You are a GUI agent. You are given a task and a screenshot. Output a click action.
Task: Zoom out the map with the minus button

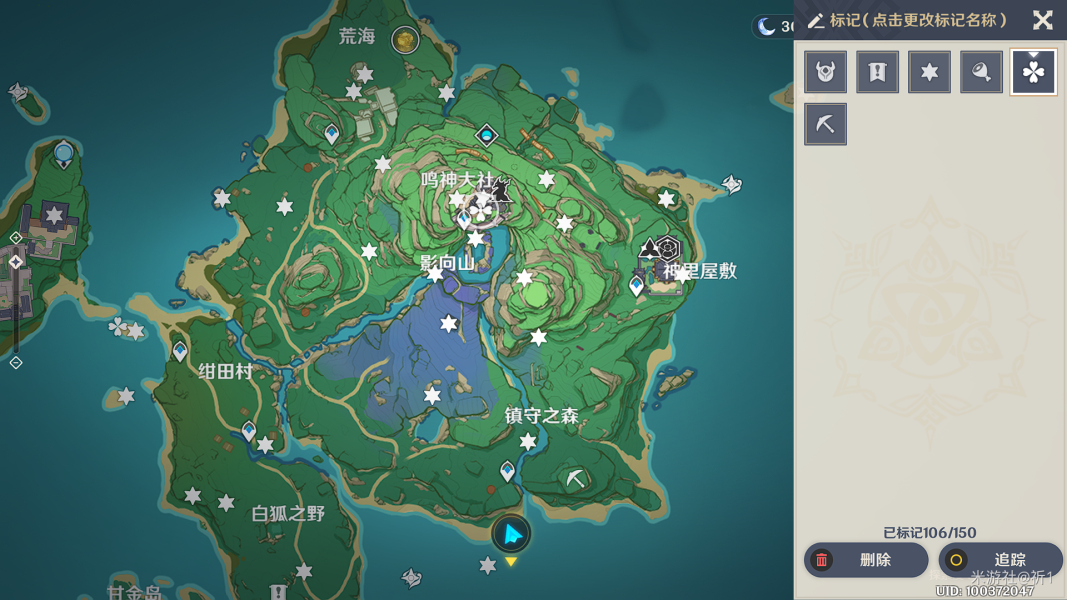click(16, 363)
